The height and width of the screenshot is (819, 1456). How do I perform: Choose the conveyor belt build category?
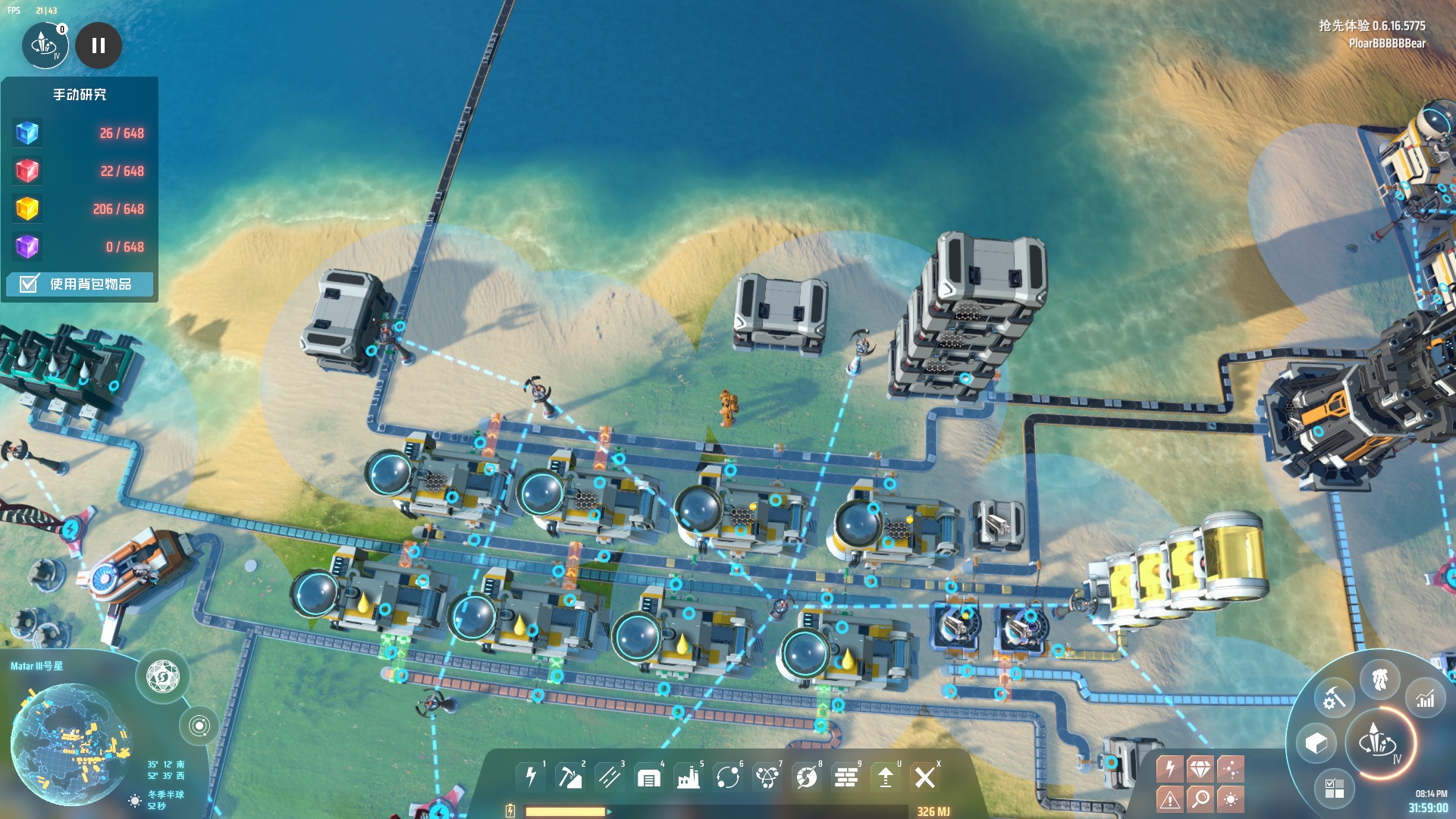610,777
